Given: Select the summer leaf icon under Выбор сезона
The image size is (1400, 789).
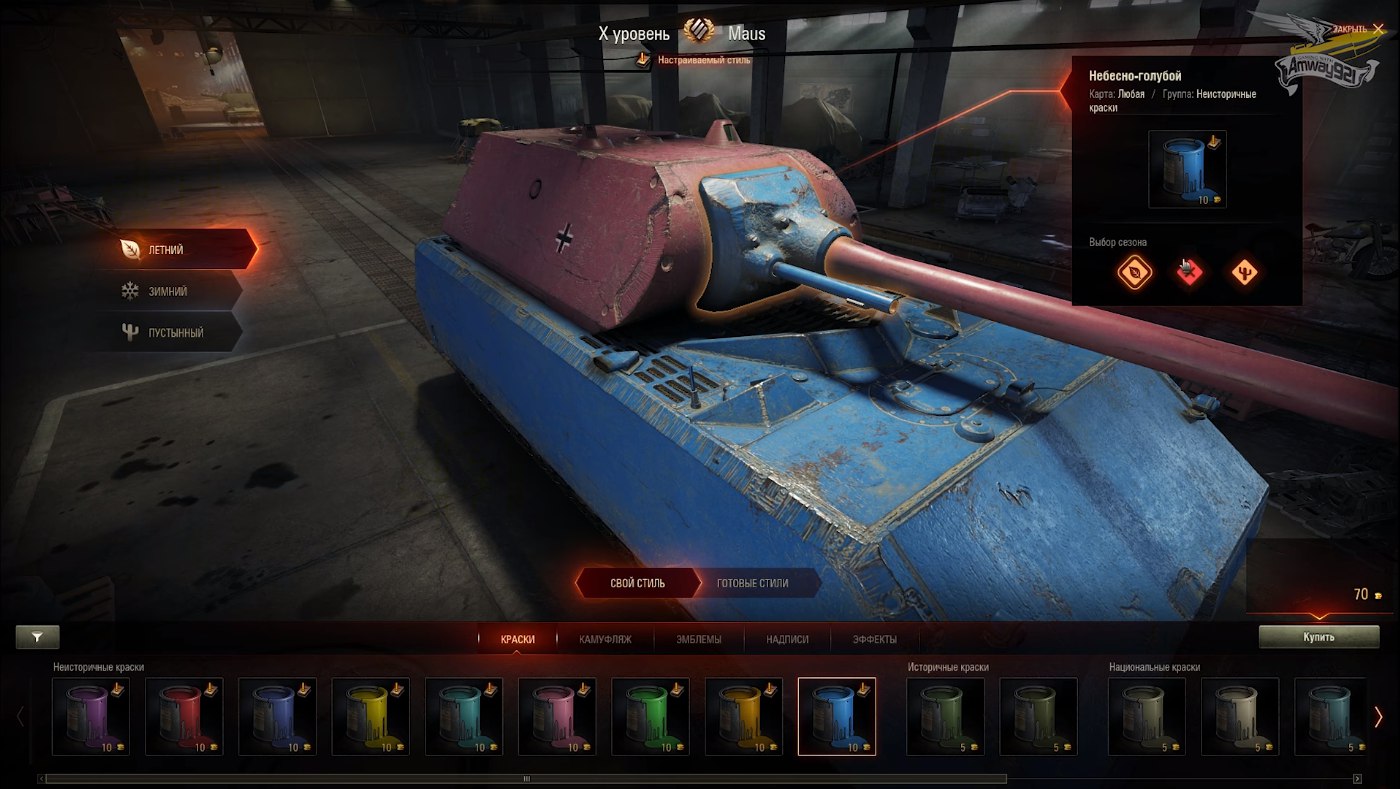Looking at the screenshot, I should tap(1134, 271).
